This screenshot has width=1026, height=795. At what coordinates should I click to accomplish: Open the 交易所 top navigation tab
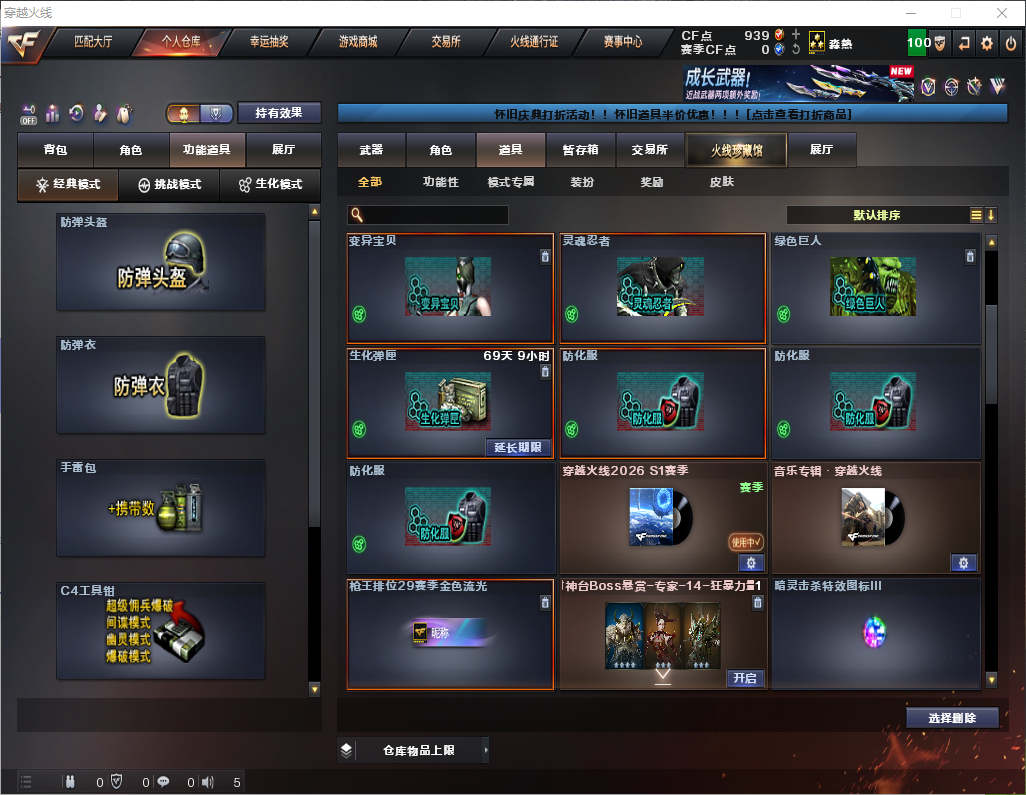point(446,42)
